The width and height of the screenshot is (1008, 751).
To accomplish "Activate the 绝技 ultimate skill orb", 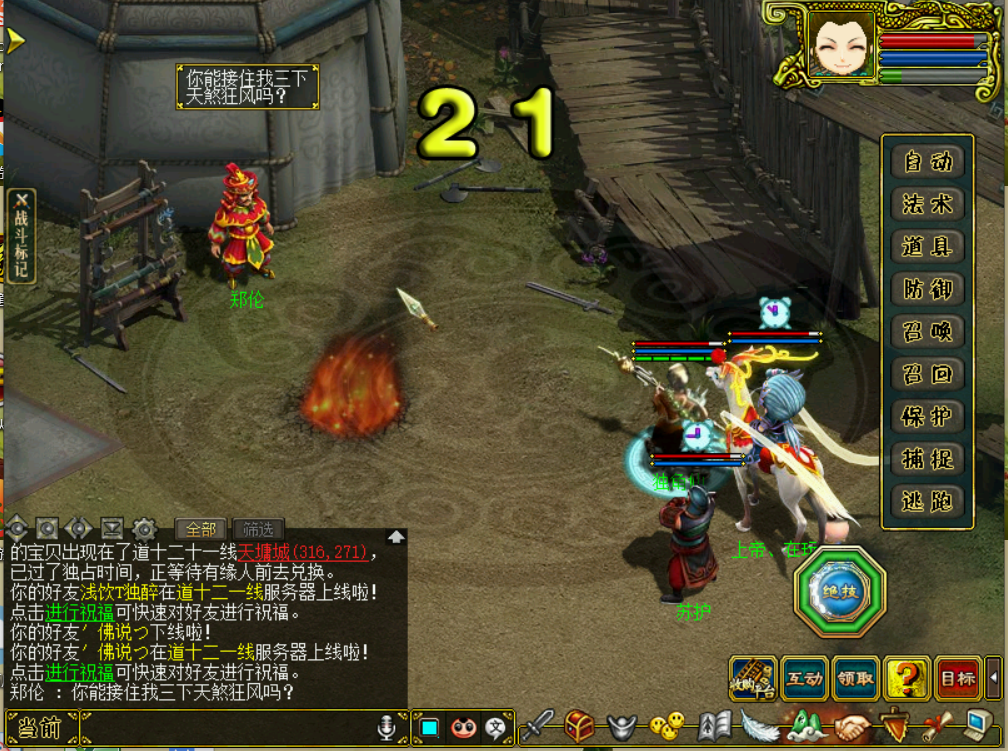I will (x=840, y=592).
